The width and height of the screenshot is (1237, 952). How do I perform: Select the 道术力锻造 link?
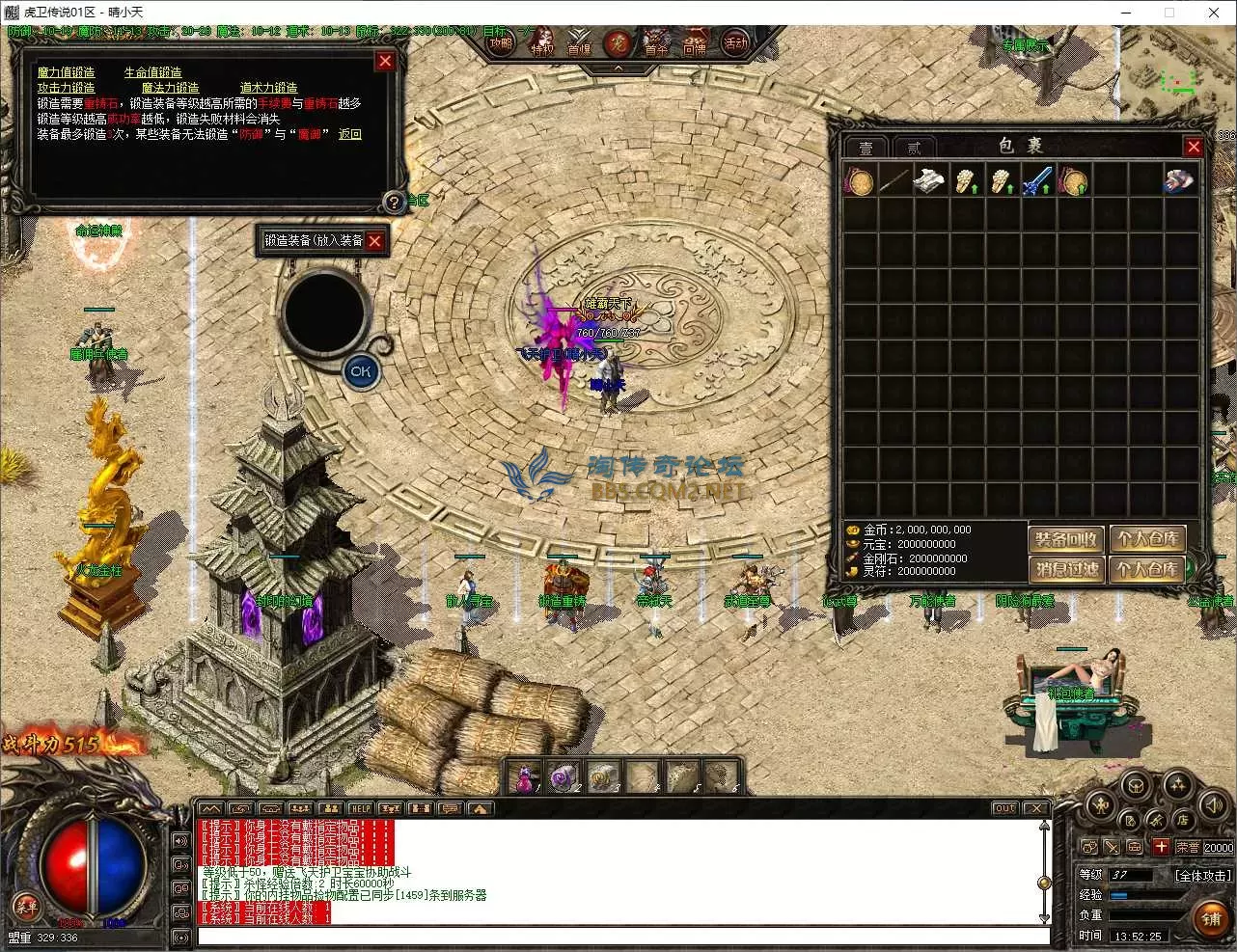point(268,88)
